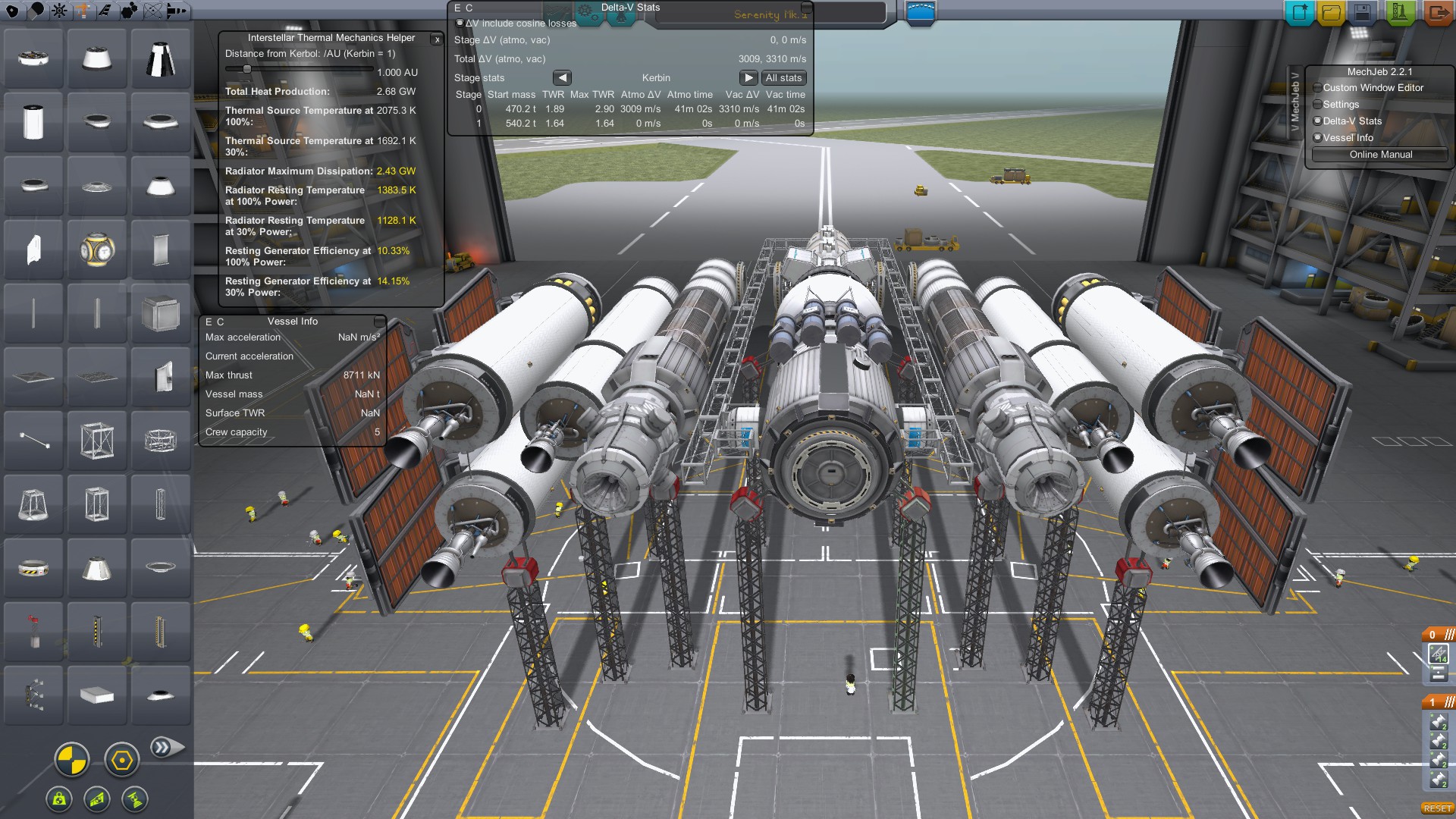Open the MechJeb Online Manual
The width and height of the screenshot is (1456, 819).
(1380, 155)
